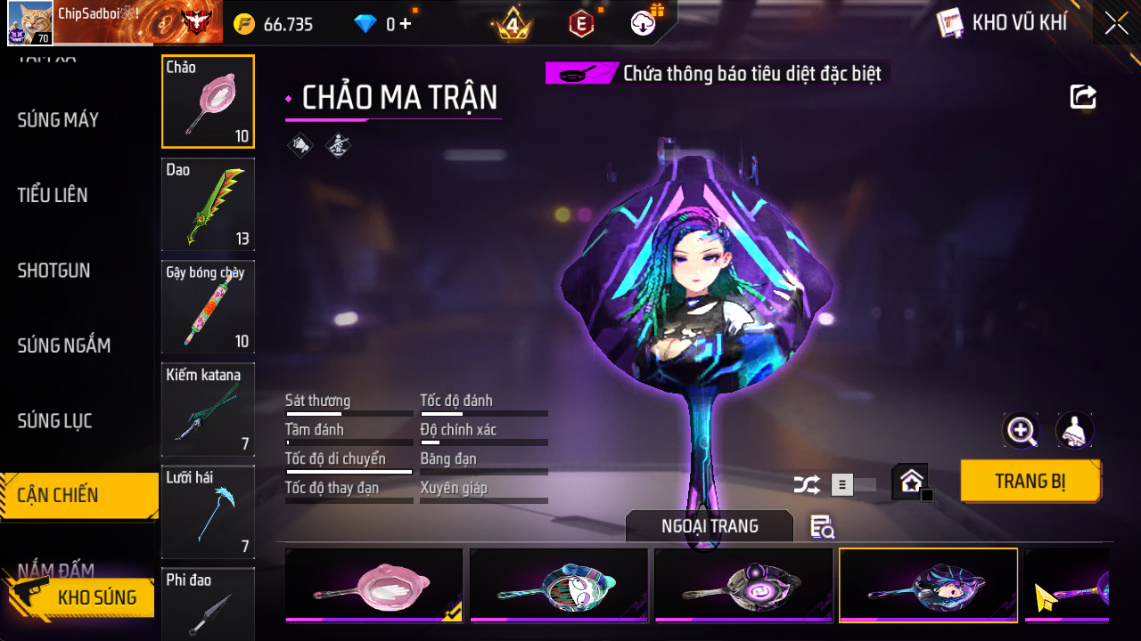
Task: Select the pink pan skin thumbnail
Action: pos(374,585)
